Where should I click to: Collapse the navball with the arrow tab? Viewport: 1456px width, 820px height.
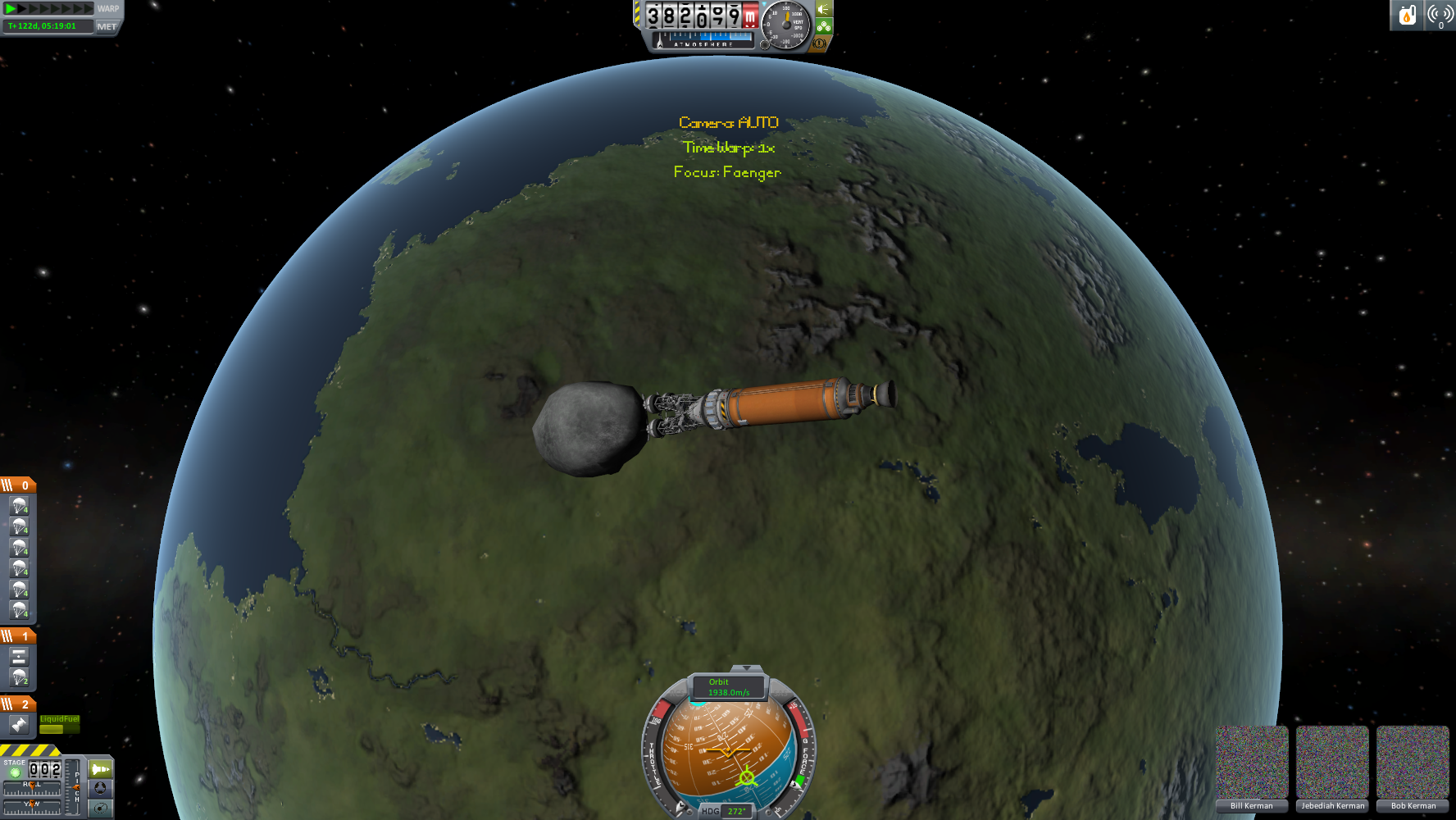coord(745,669)
